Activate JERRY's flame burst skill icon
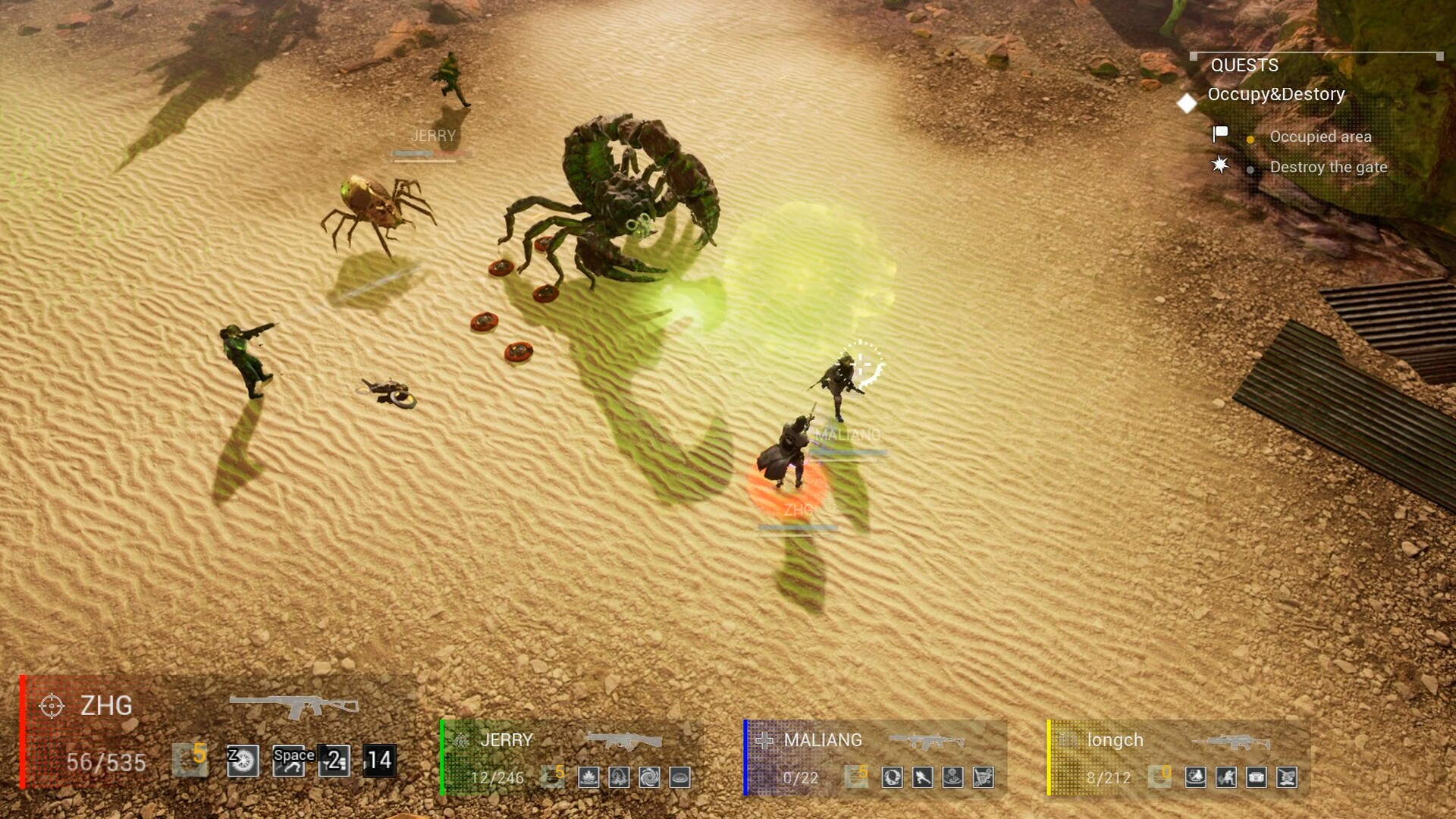1456x819 pixels. point(588,777)
